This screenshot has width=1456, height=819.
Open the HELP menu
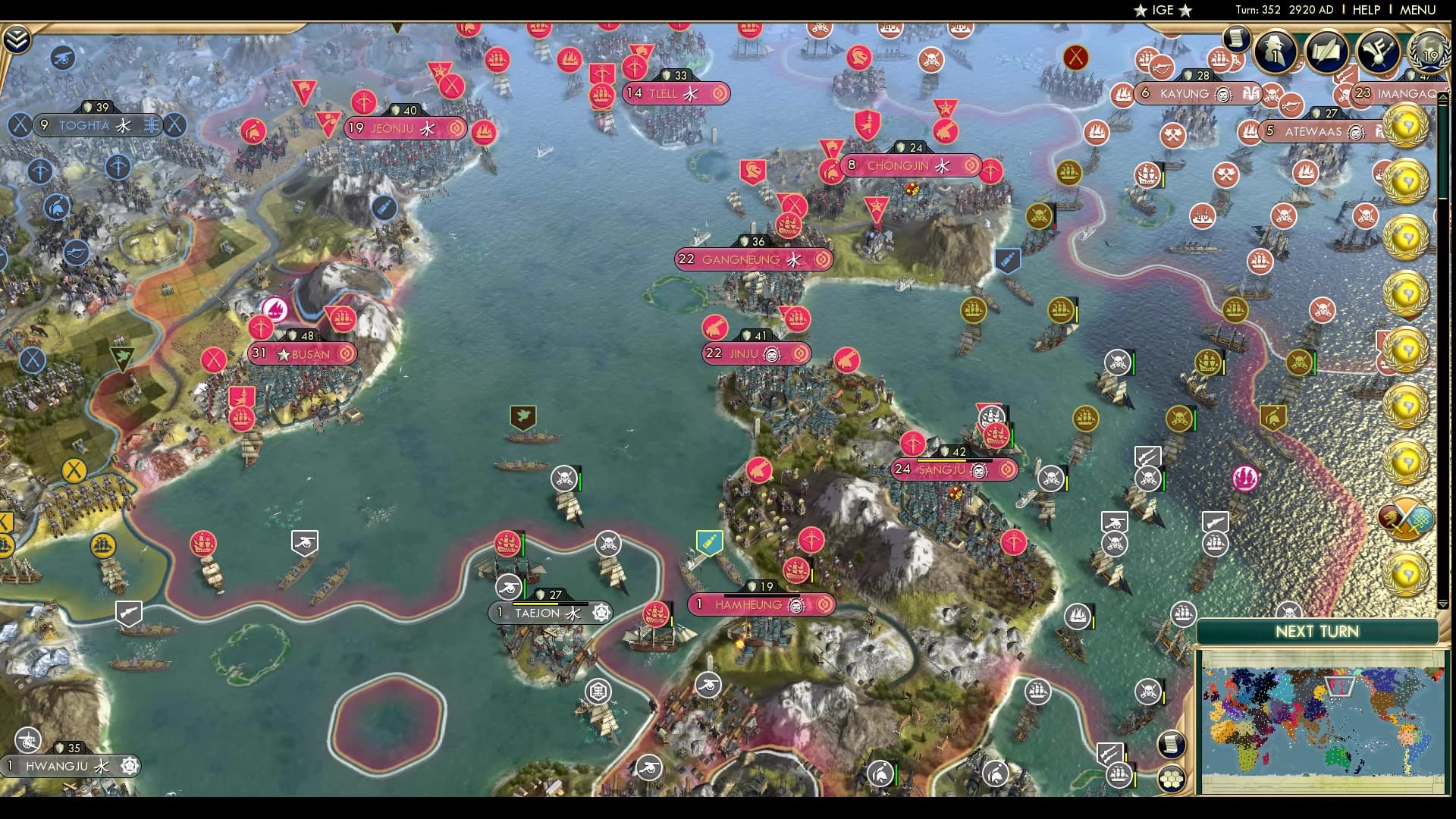click(1365, 11)
